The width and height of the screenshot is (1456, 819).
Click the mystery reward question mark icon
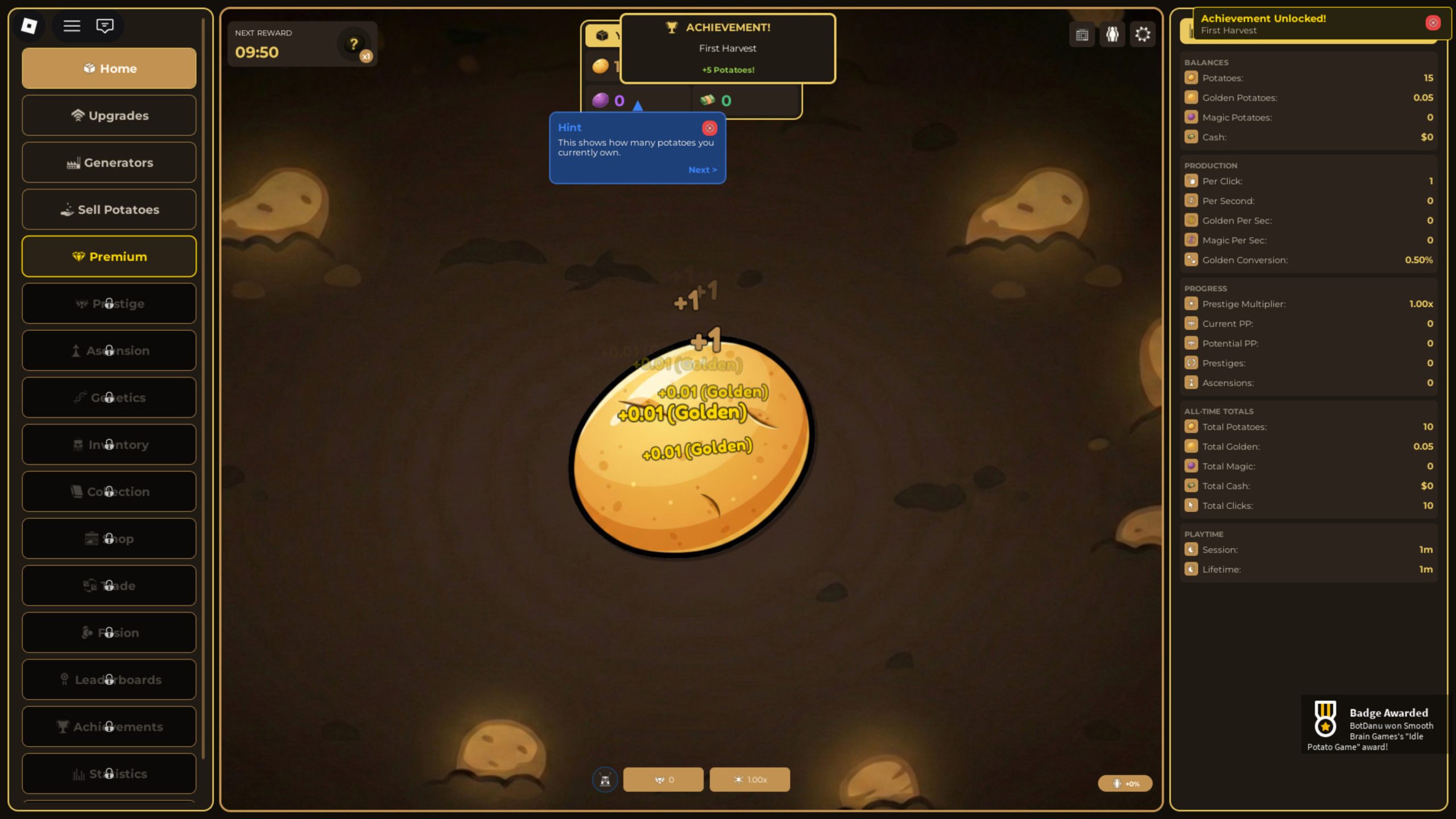[x=354, y=44]
